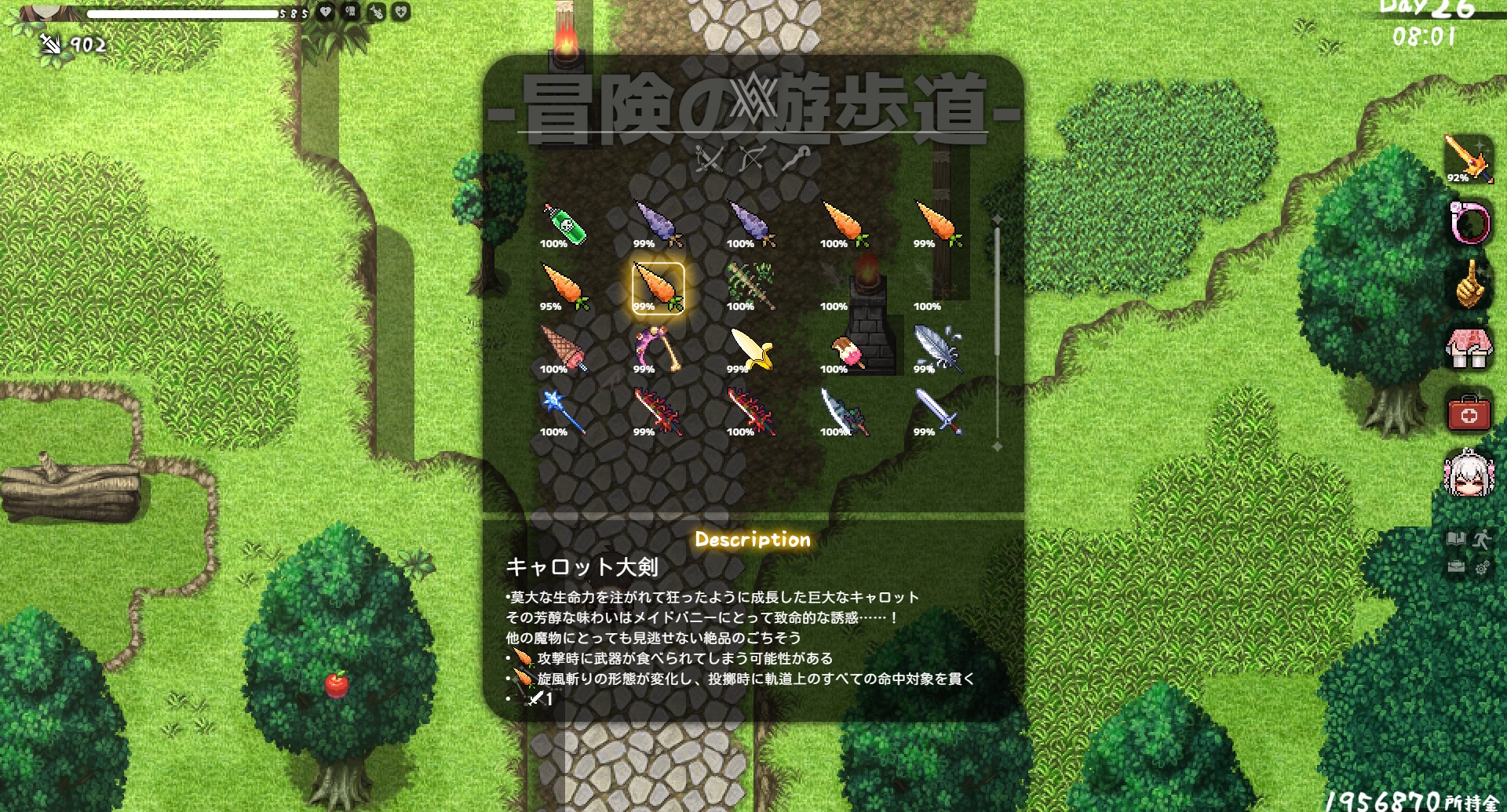Choose the ice cream popsicle item
This screenshot has height=812, width=1507.
(846, 351)
